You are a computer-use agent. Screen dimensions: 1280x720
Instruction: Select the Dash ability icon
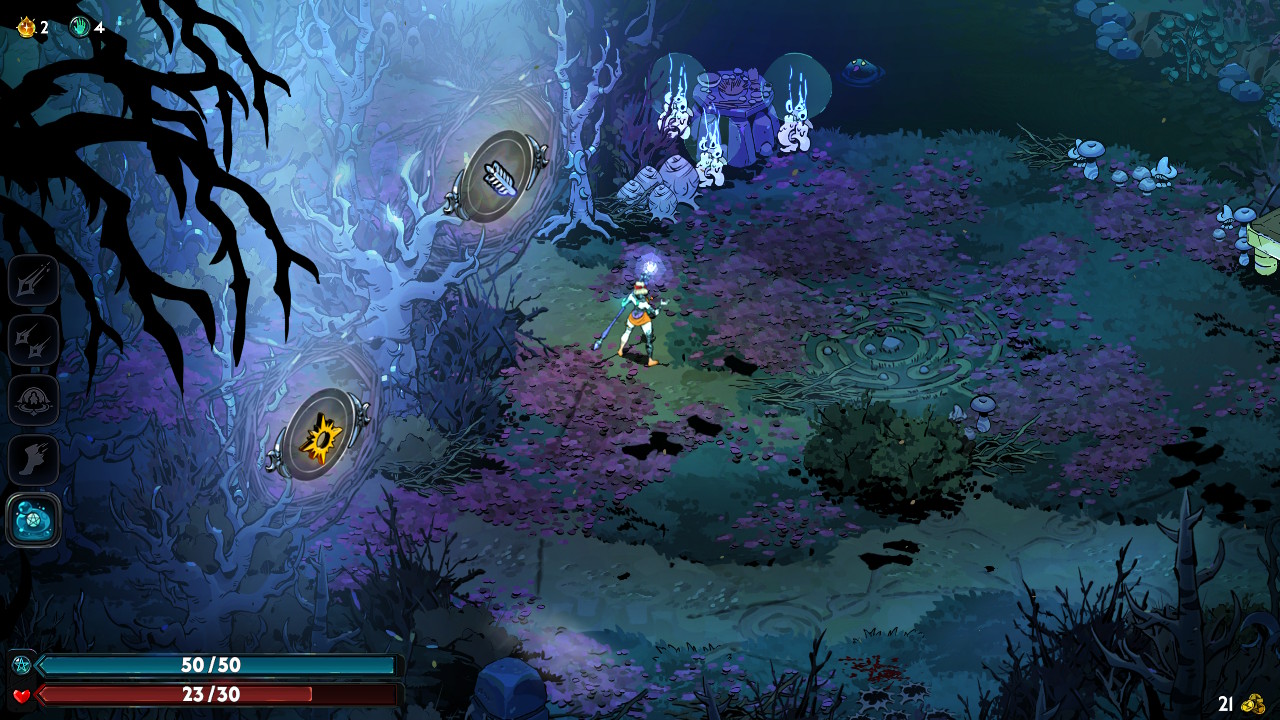33,458
